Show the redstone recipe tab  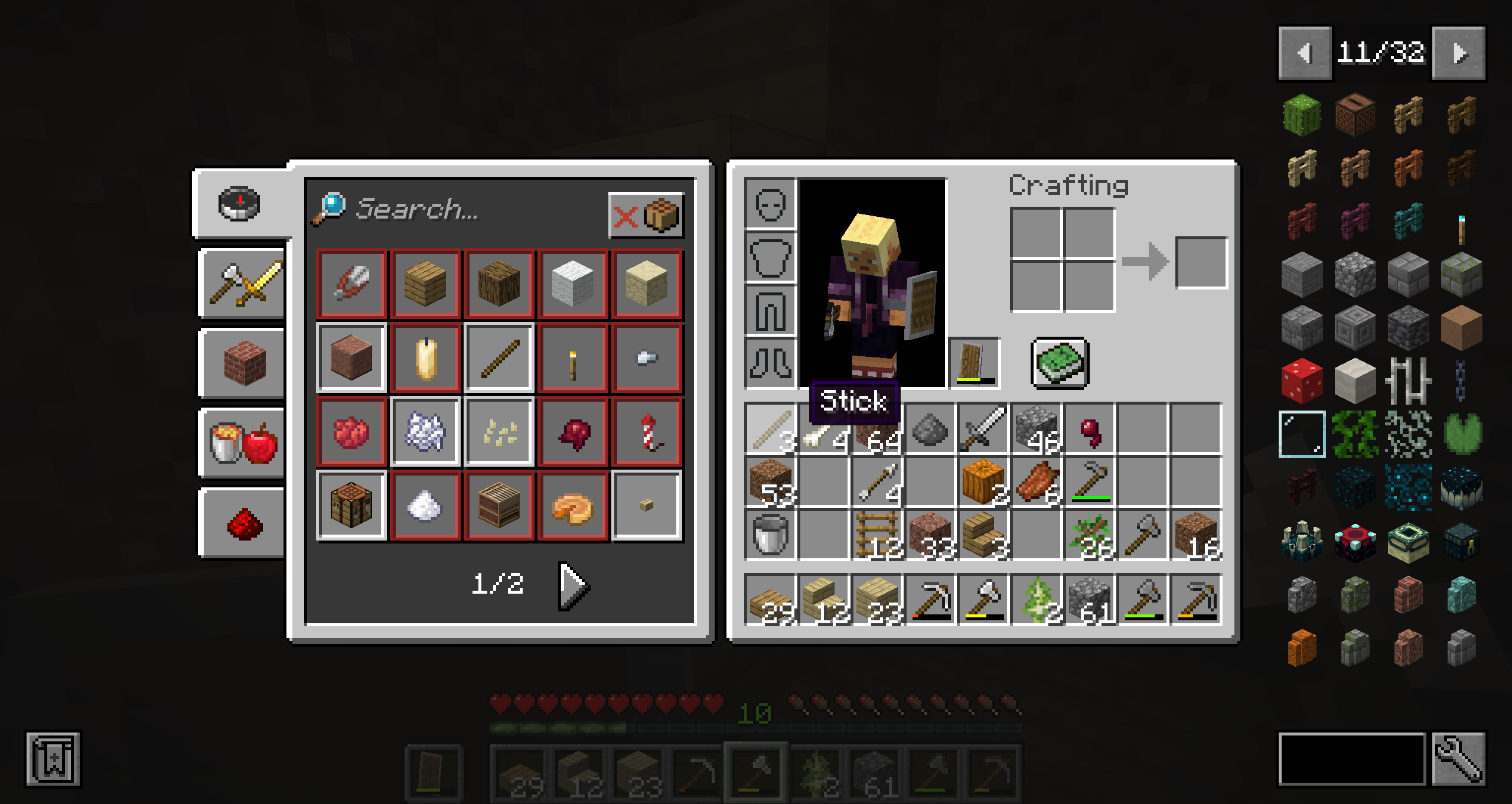pyautogui.click(x=242, y=523)
